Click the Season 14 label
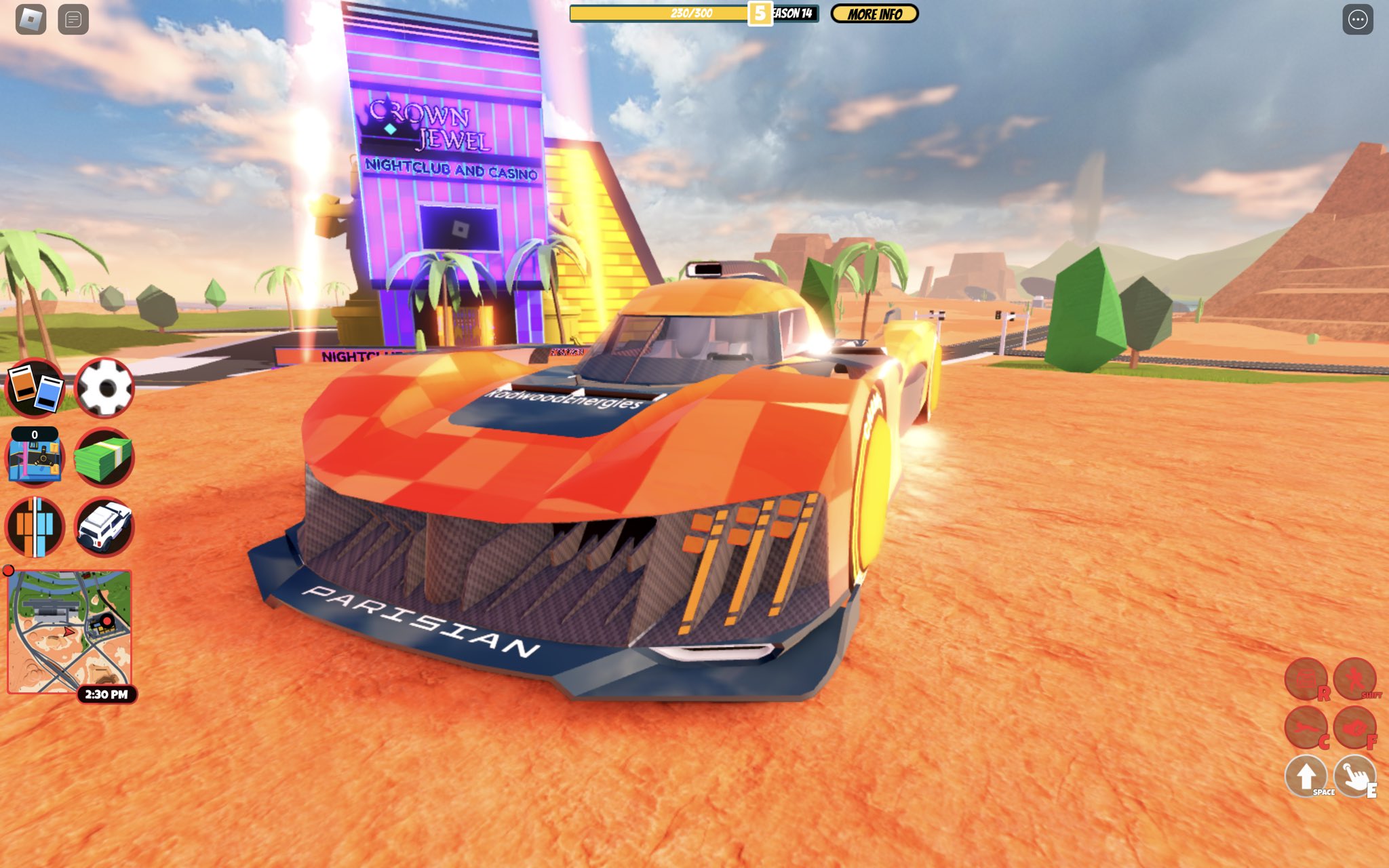Screen dimensions: 1389x868 791,14
